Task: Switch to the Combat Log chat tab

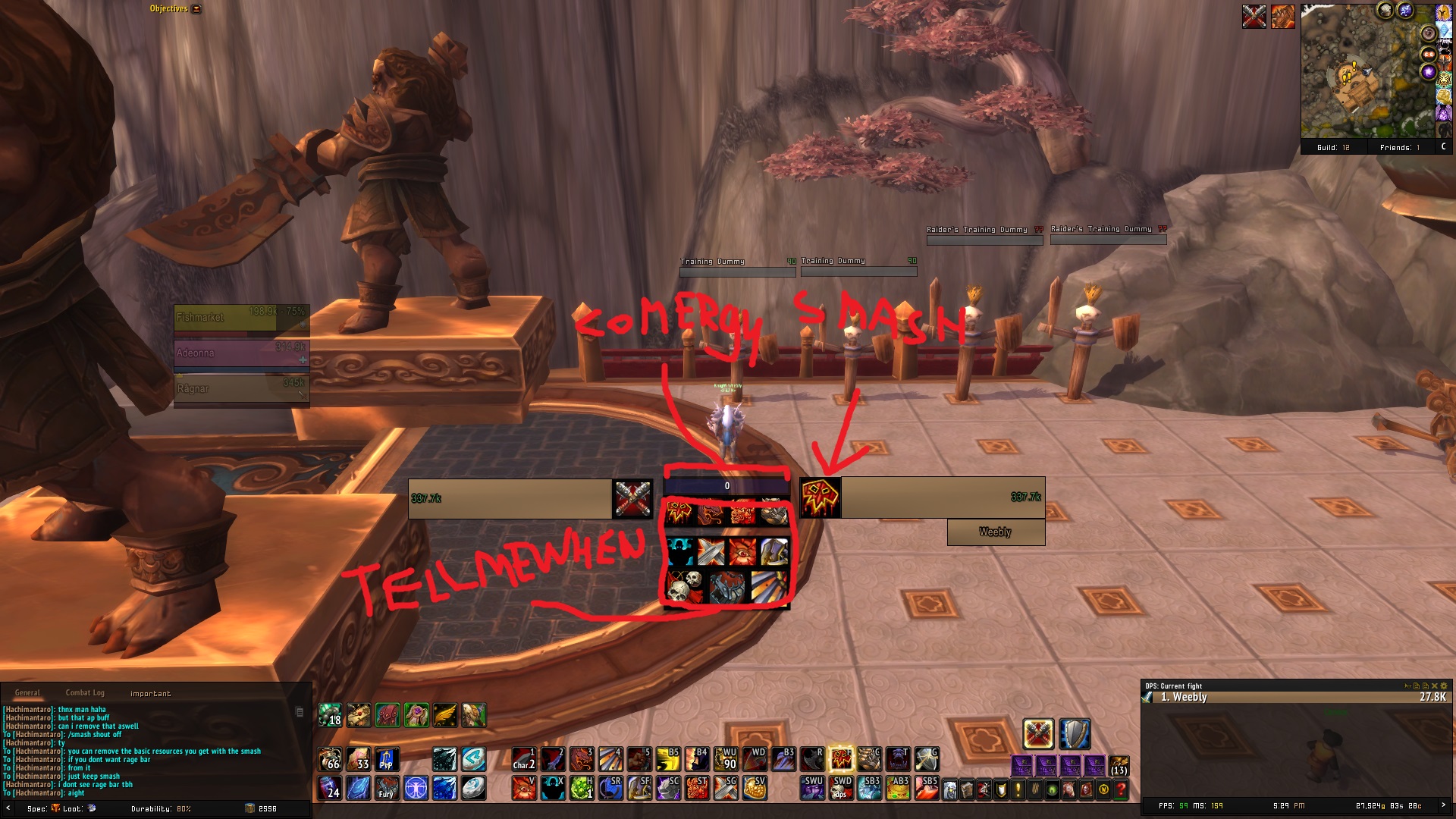Action: pos(85,693)
